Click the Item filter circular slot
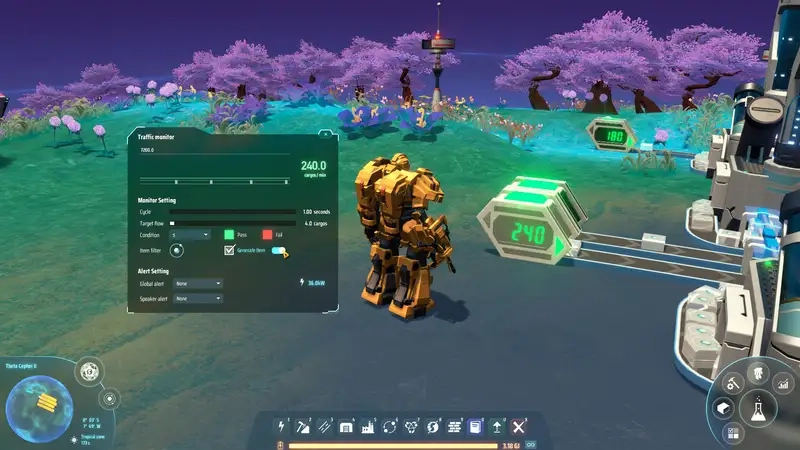This screenshot has height=450, width=800. pos(177,251)
